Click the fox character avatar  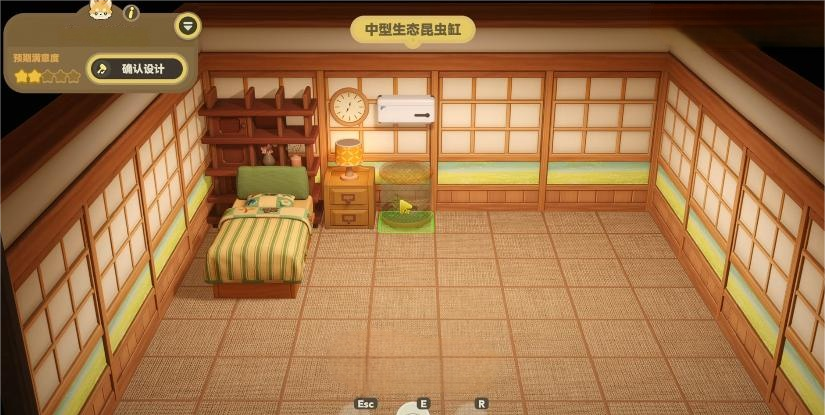tap(101, 10)
